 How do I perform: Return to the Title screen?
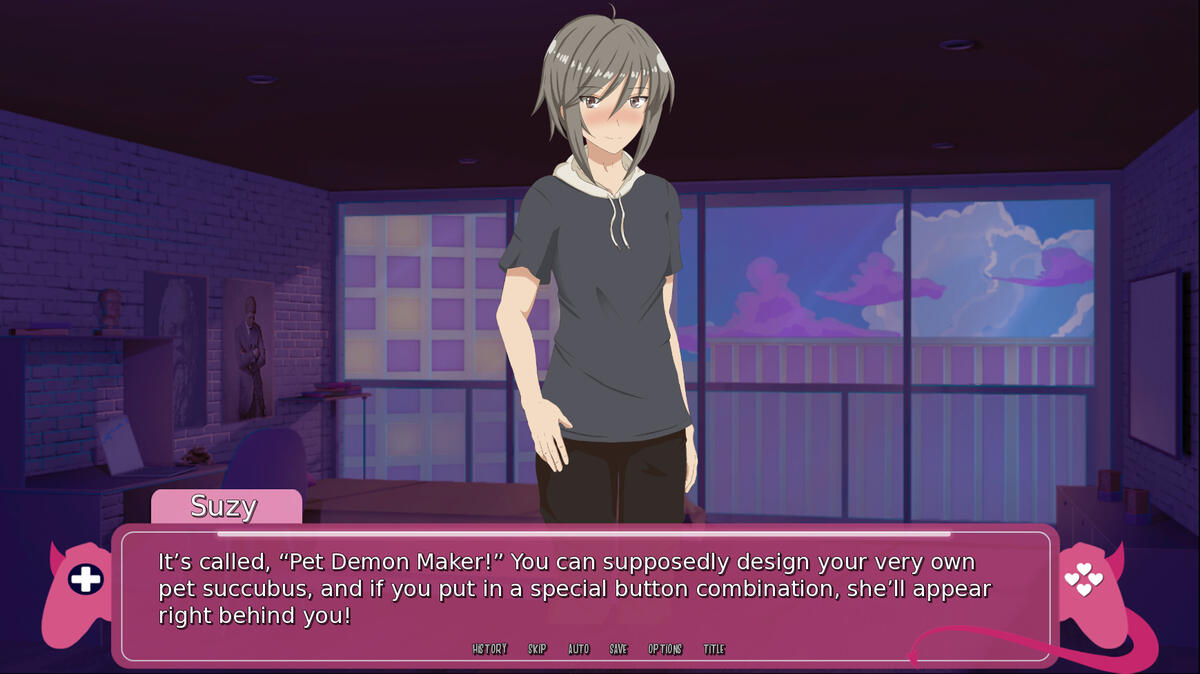714,649
